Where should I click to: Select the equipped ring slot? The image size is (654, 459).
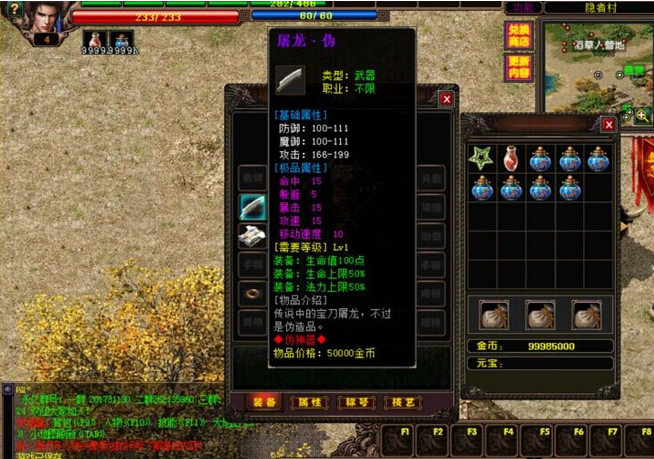coord(251,294)
